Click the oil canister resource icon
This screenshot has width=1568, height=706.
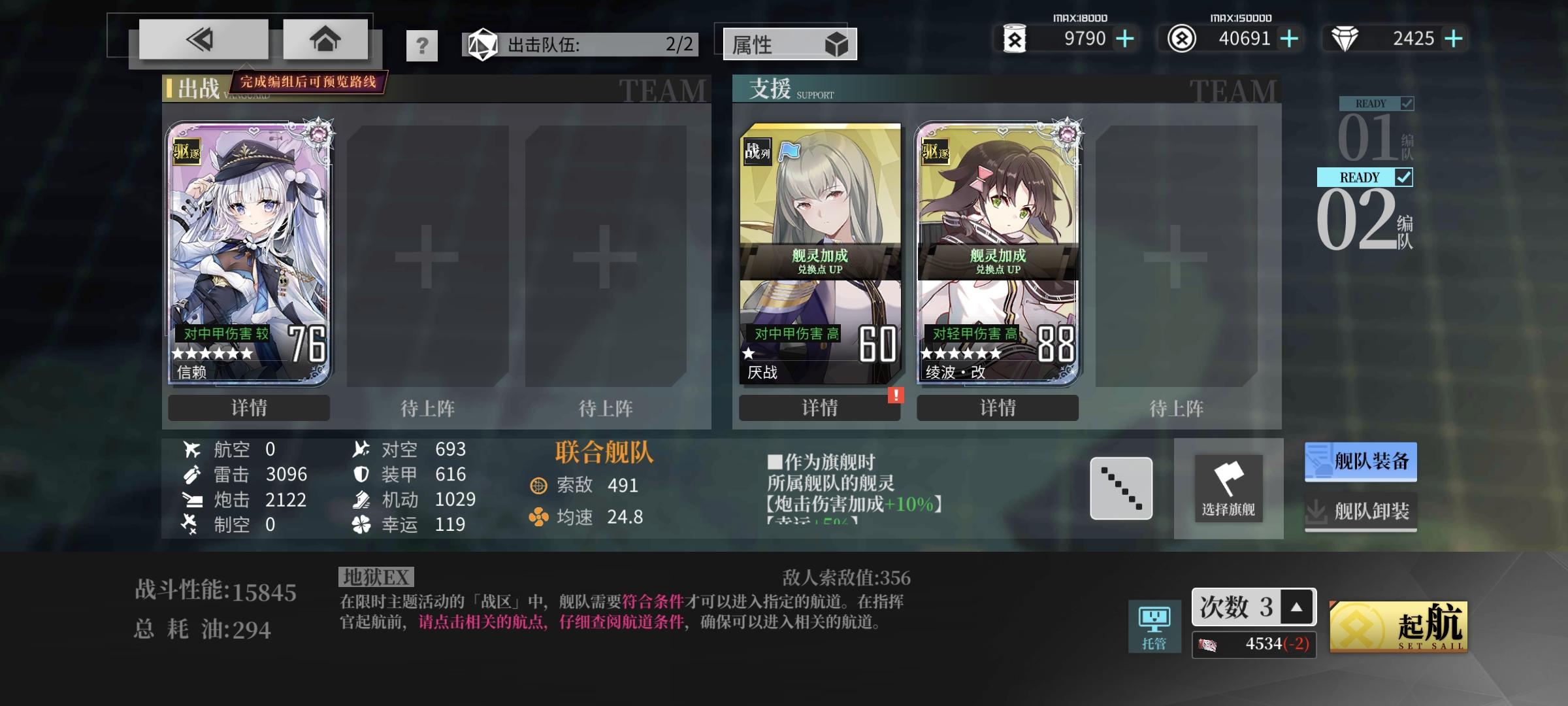pyautogui.click(x=1015, y=38)
